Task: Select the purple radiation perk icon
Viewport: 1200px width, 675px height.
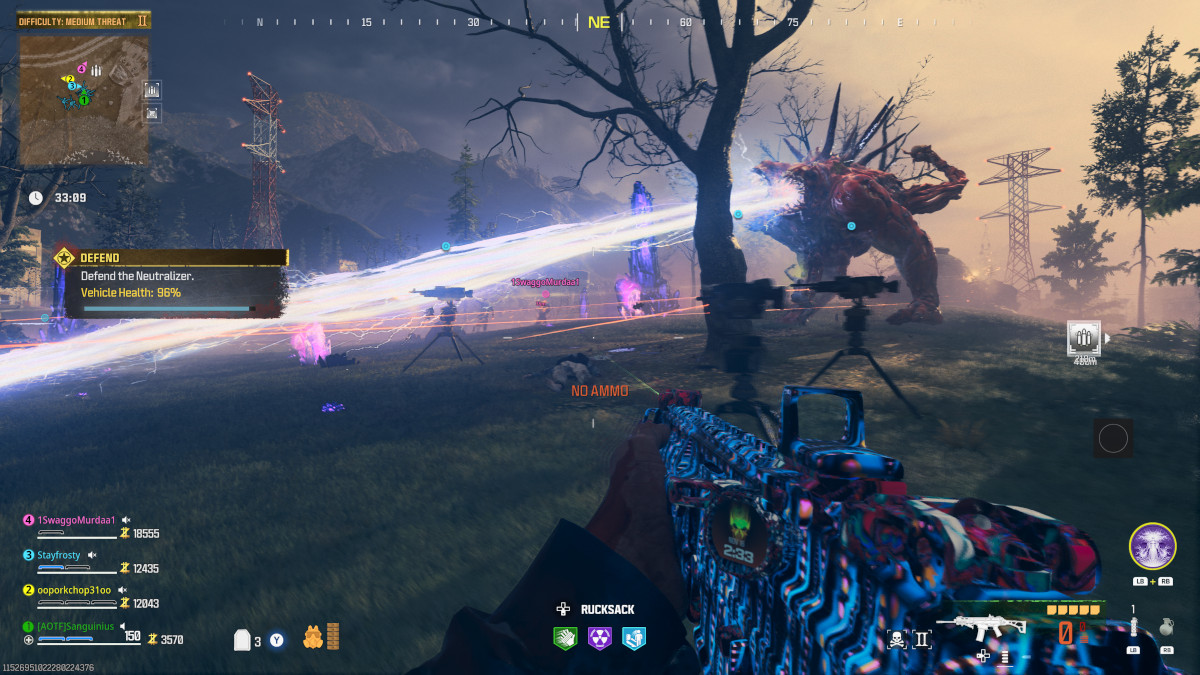Action: [599, 637]
